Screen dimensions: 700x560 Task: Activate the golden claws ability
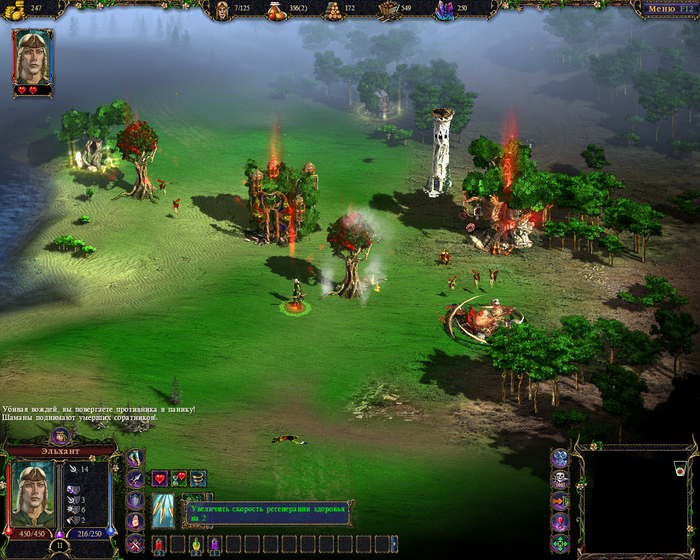point(164,510)
